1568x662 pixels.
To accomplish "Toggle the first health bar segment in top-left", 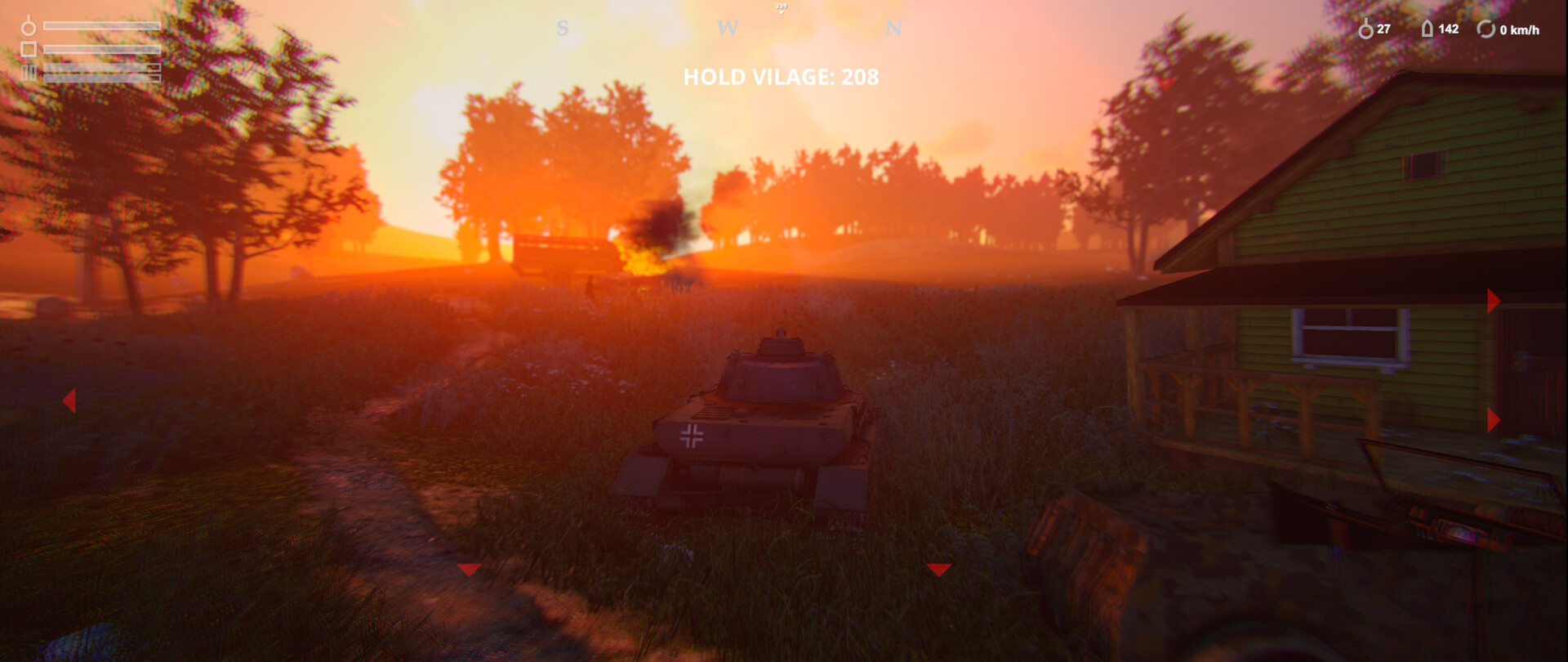I will pyautogui.click(x=102, y=25).
